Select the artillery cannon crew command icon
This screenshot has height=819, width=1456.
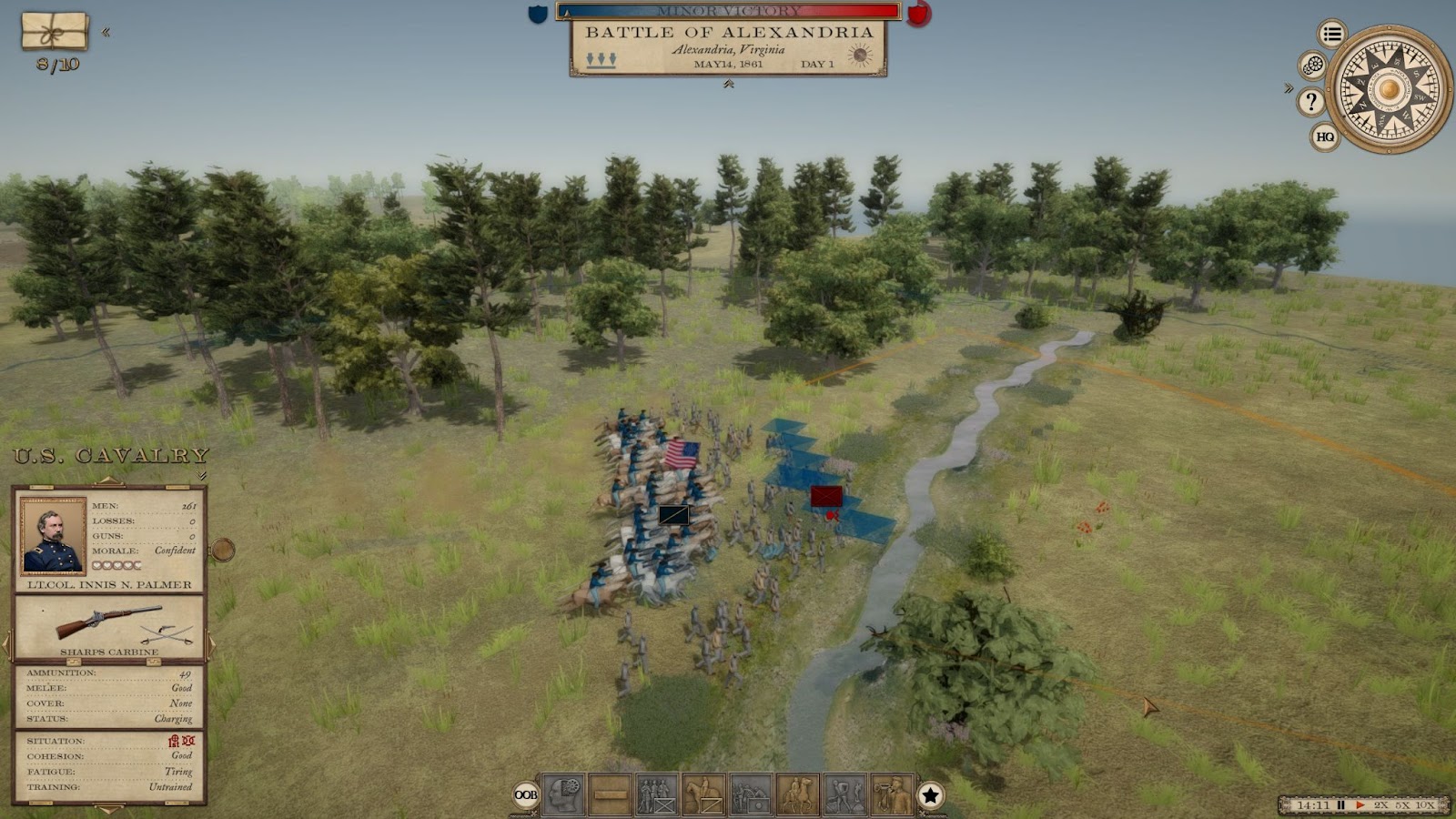[751, 794]
